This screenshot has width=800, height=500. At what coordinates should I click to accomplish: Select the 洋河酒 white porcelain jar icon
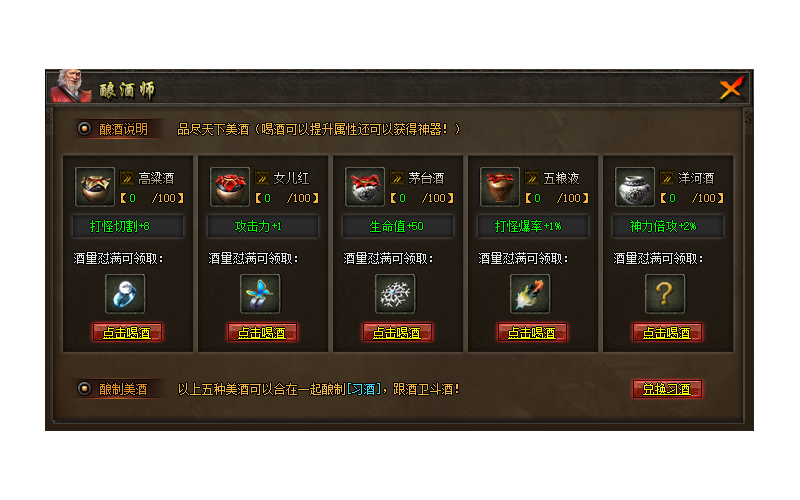(635, 187)
